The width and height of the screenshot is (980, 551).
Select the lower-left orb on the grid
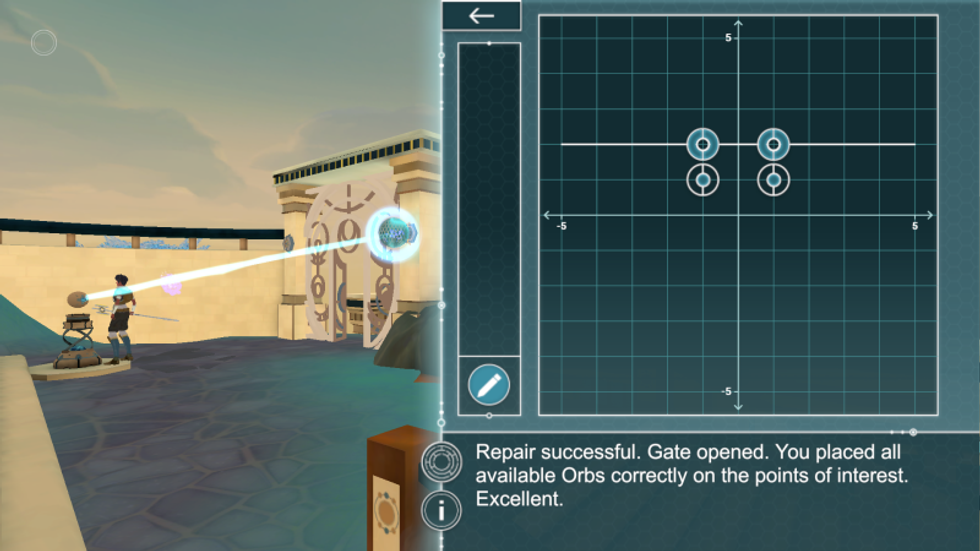(x=703, y=180)
